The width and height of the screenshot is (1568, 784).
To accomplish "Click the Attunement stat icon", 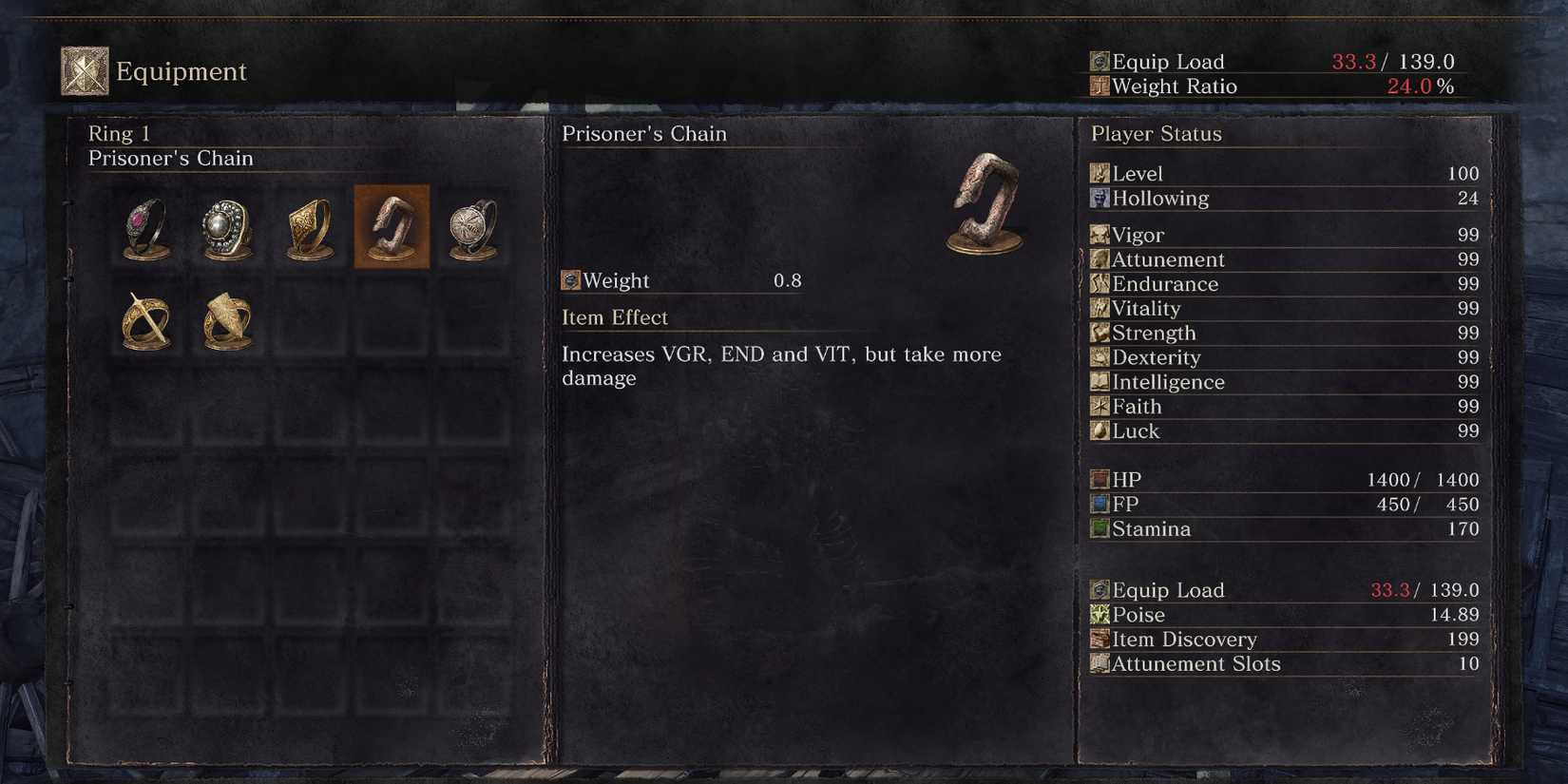I will click(x=1100, y=259).
